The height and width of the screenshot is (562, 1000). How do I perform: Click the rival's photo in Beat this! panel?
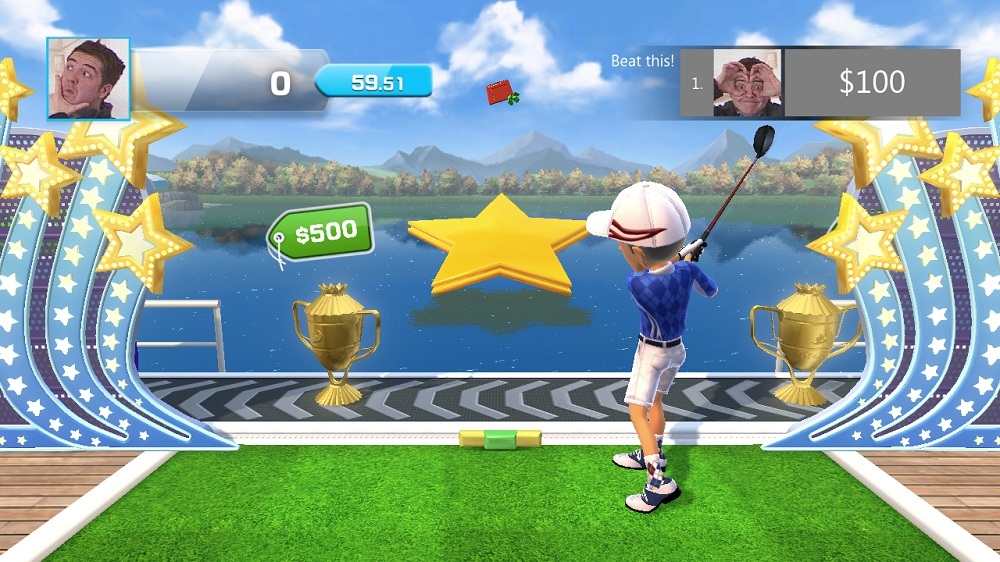click(x=747, y=83)
